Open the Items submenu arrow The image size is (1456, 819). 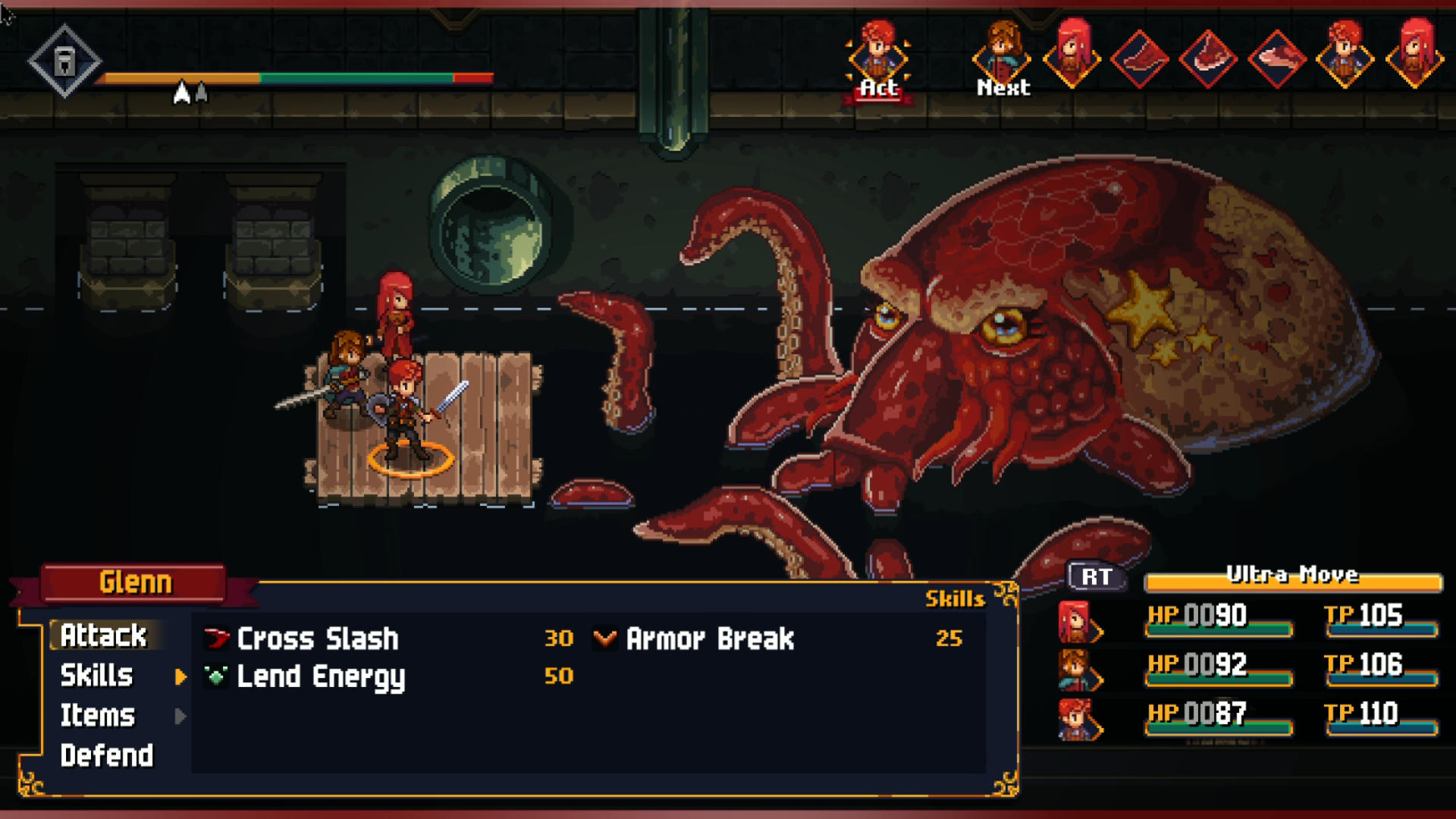tap(180, 717)
